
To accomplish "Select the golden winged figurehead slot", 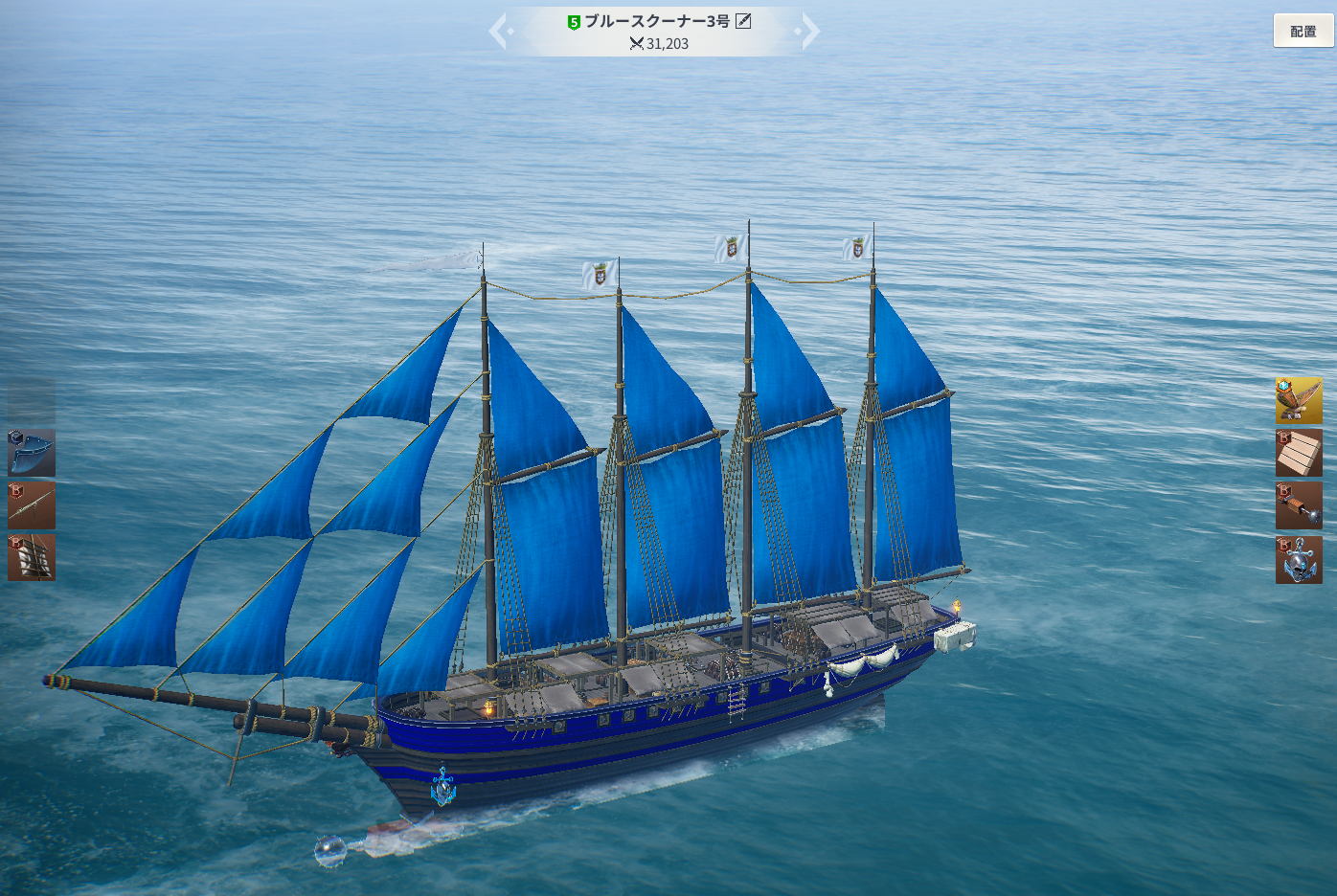I will (1299, 400).
